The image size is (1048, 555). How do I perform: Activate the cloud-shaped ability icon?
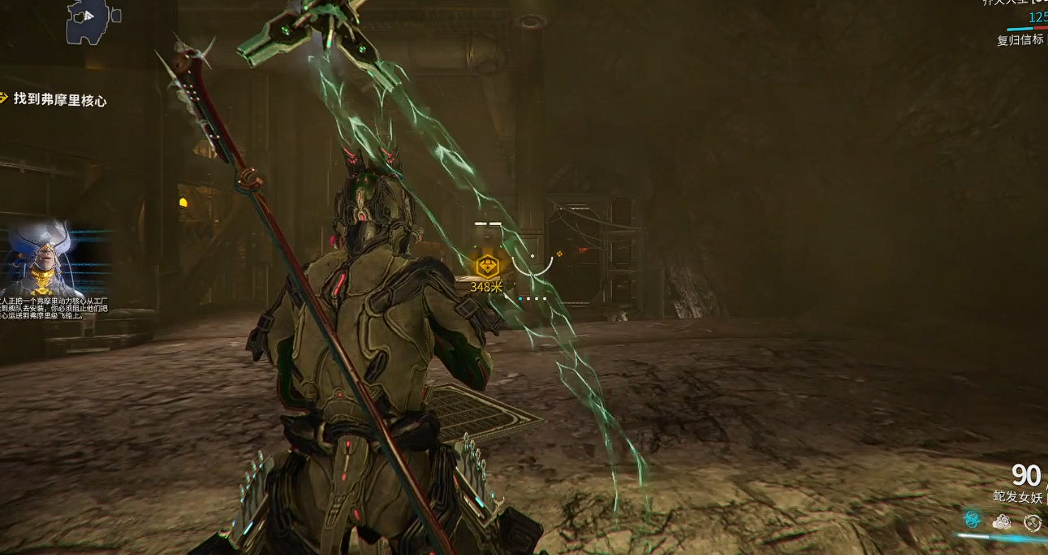1002,521
